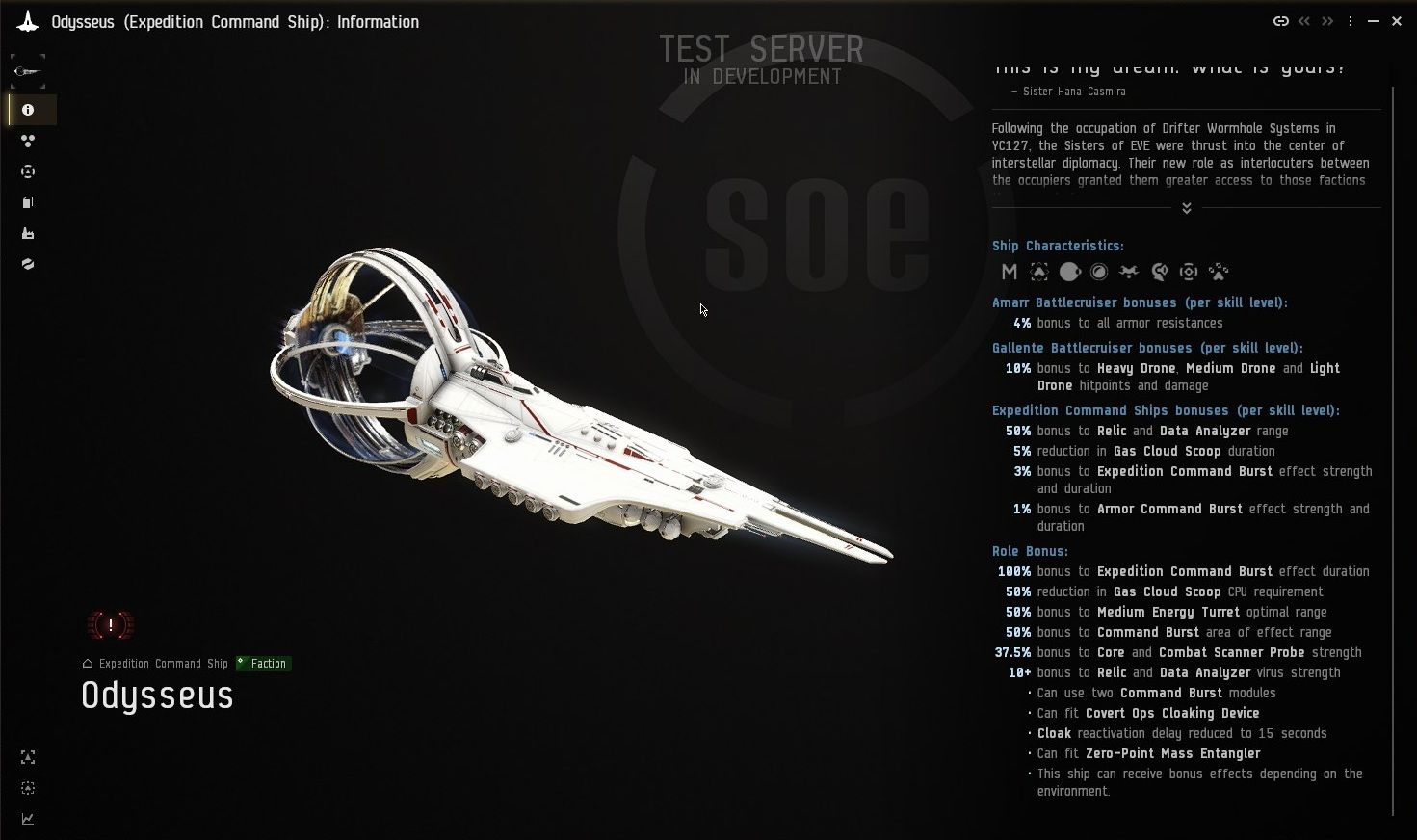Expand the ship description with the chevron
Viewport: 1417px width, 840px height.
(1186, 207)
